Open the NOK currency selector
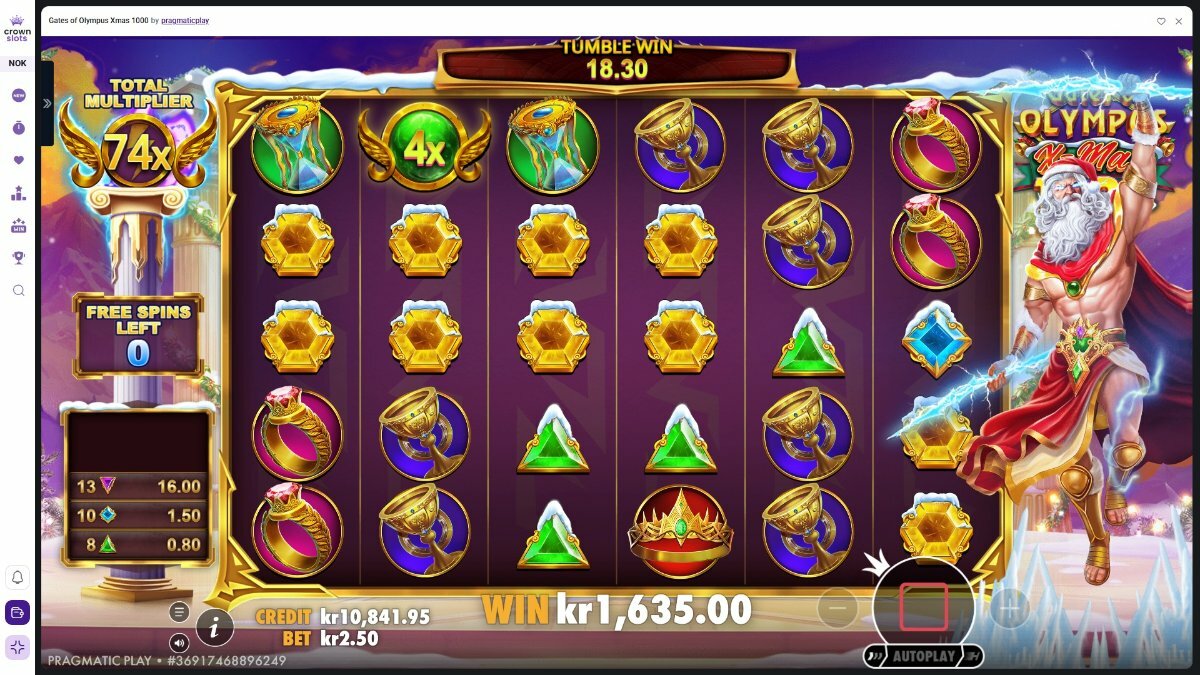 [x=18, y=63]
